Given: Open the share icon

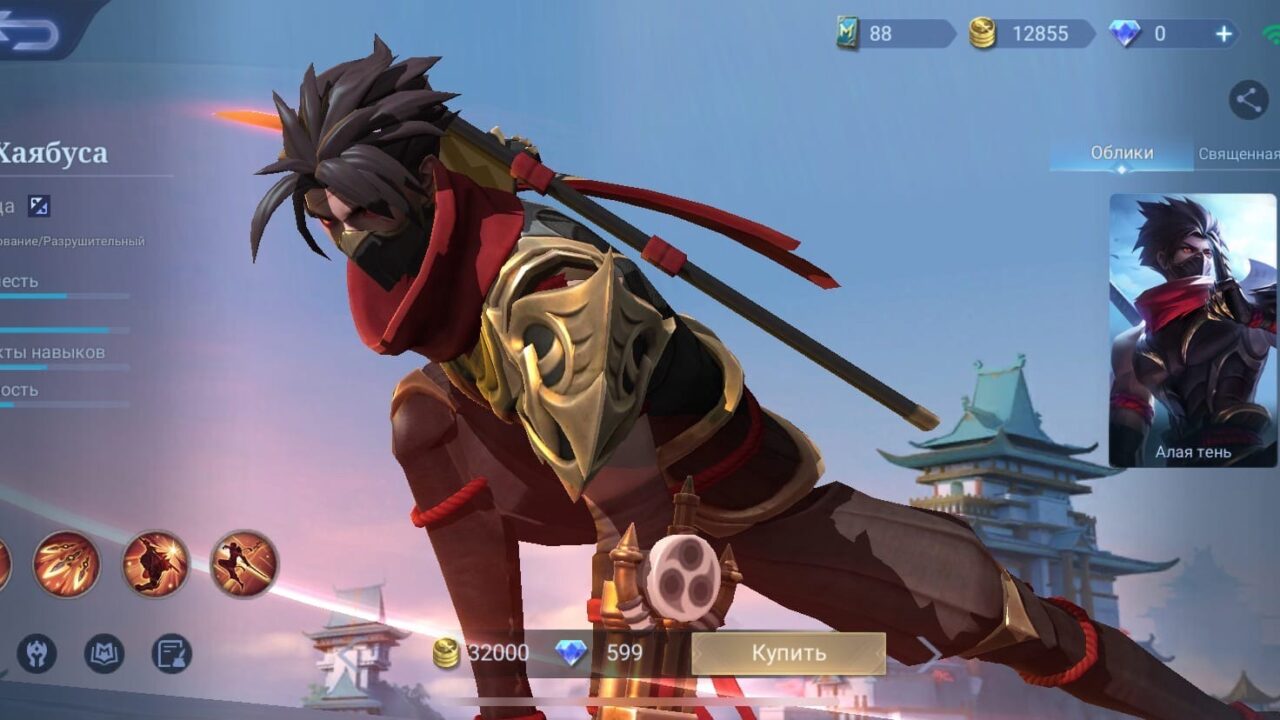Looking at the screenshot, I should [1248, 100].
